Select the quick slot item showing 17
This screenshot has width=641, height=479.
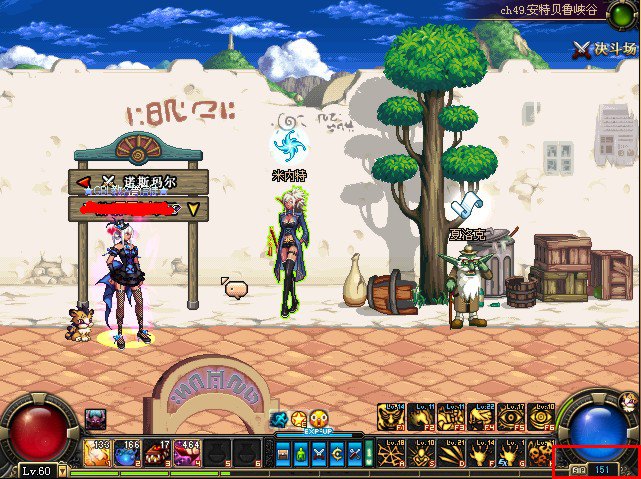[x=158, y=454]
